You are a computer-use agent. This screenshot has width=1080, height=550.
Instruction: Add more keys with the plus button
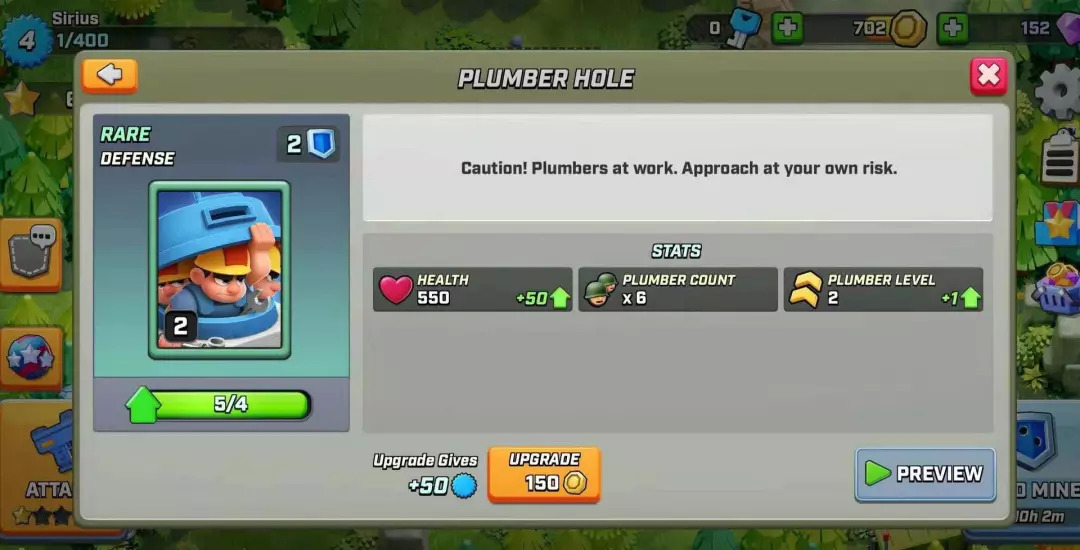pos(788,28)
